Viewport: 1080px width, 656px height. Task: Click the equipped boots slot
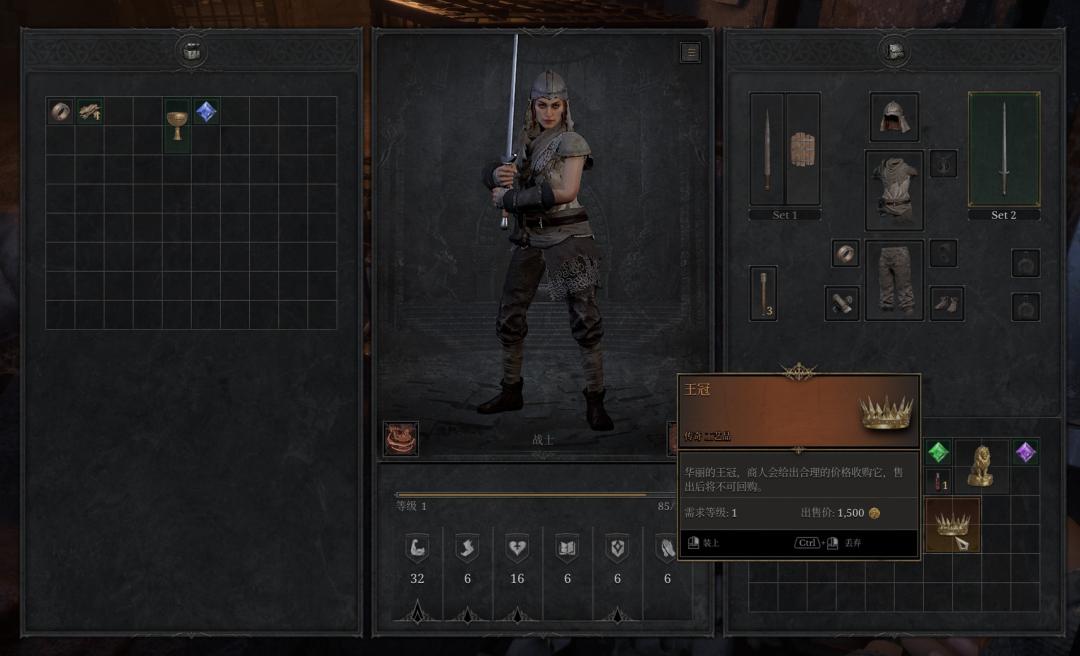pos(946,303)
